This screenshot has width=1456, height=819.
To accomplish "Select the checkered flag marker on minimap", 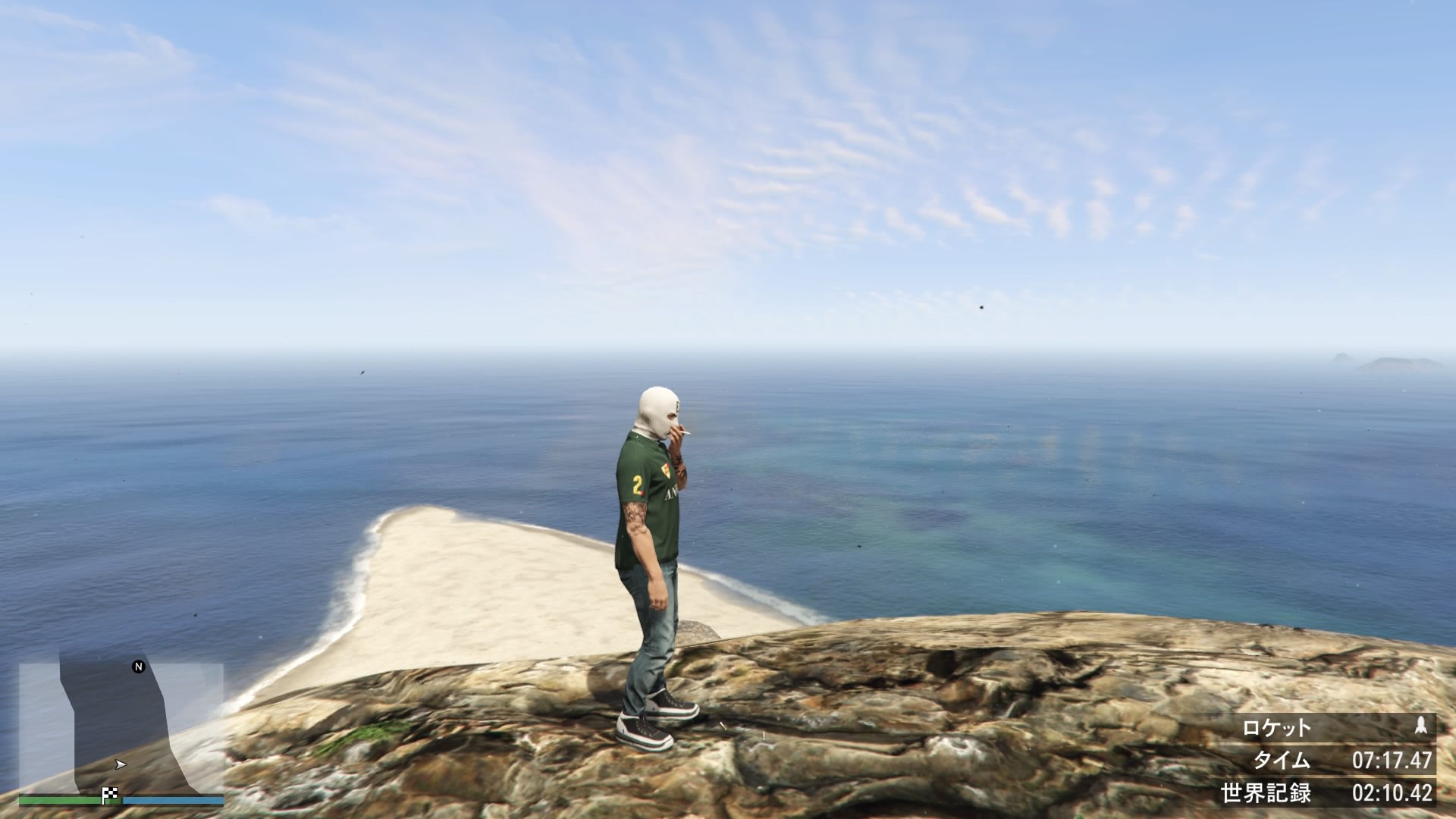I will click(x=111, y=795).
